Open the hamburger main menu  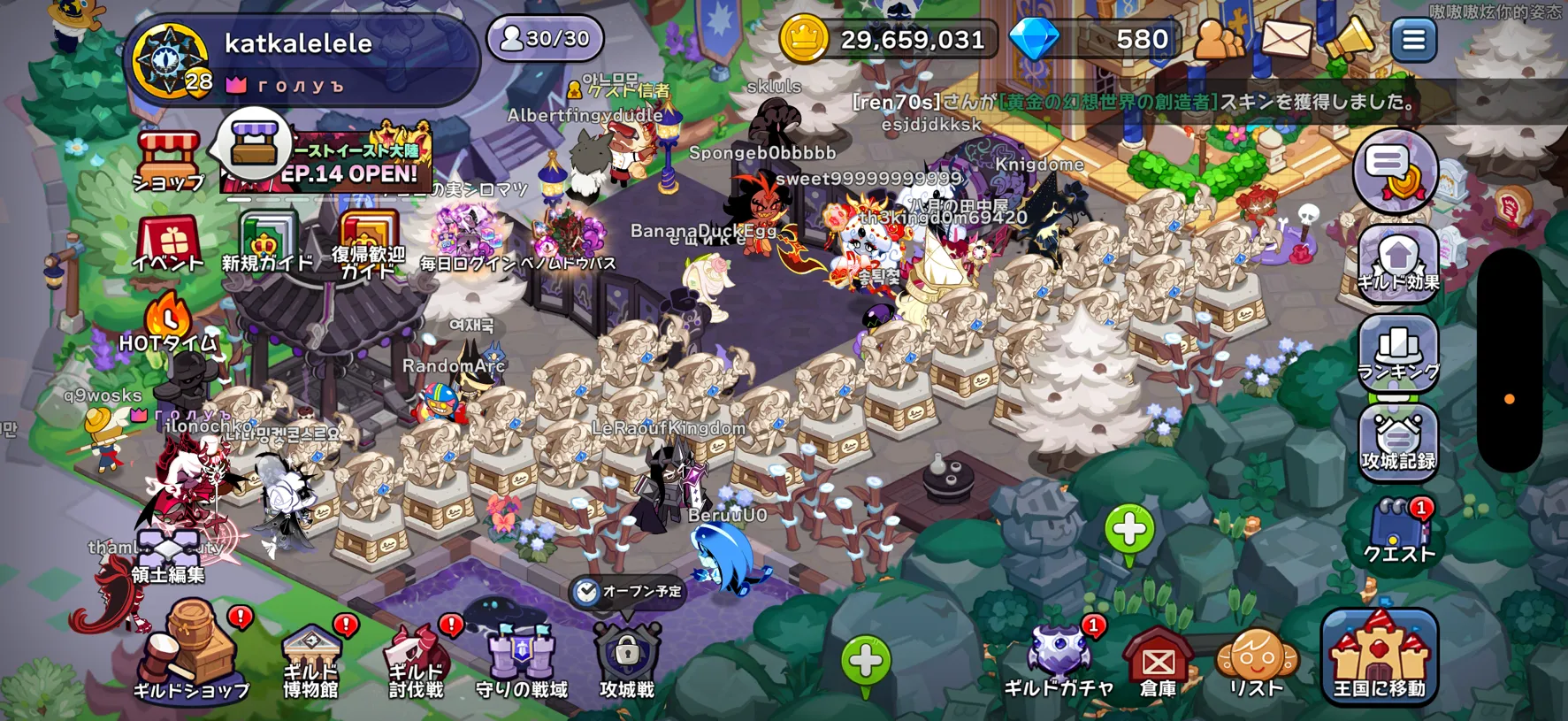click(1413, 40)
